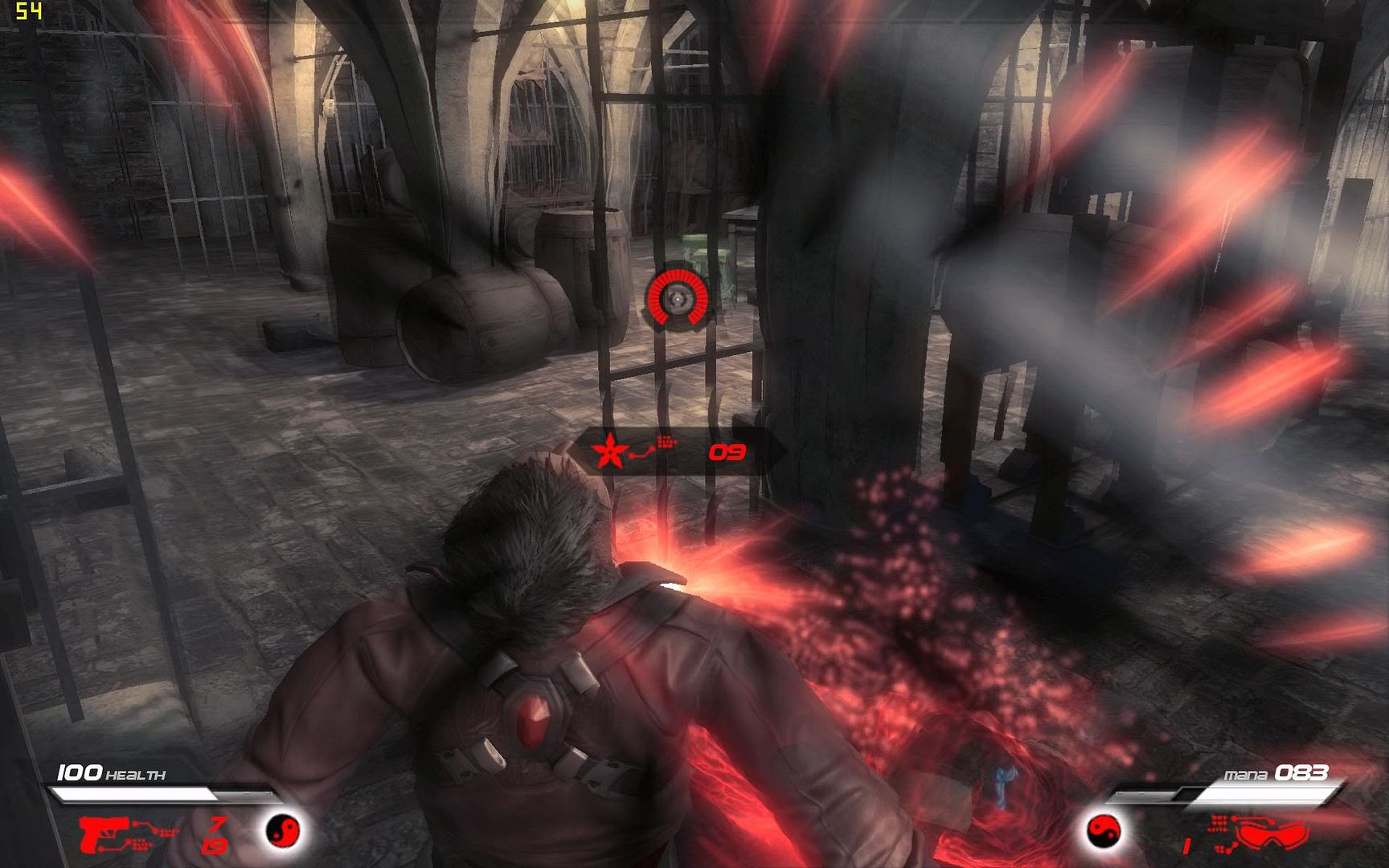
Task: Click the yin-yang emblem beside the ammo count
Action: click(283, 829)
